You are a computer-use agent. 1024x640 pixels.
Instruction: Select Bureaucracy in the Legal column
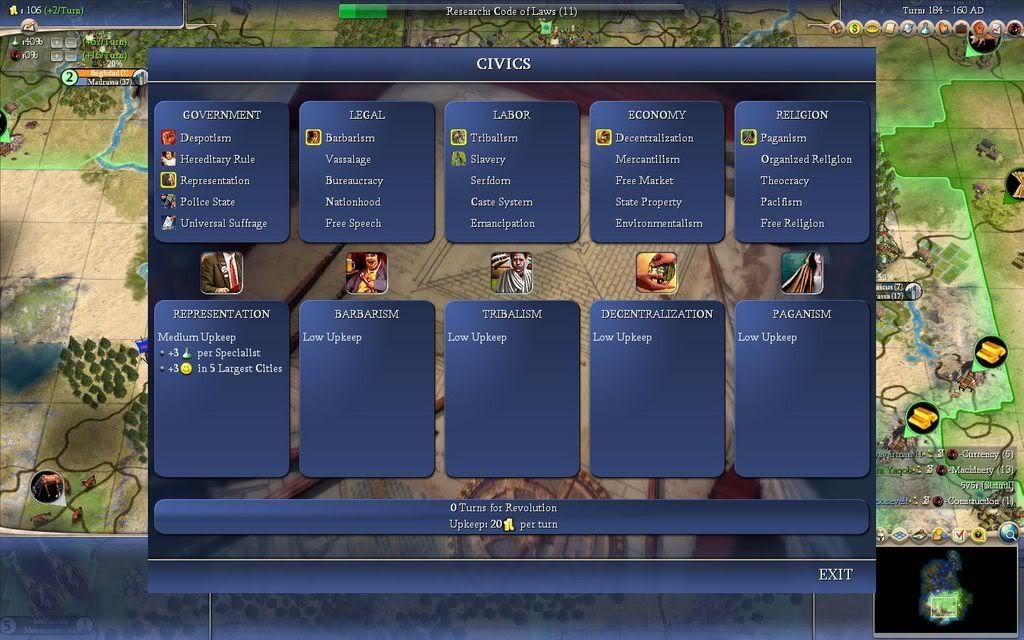point(354,181)
